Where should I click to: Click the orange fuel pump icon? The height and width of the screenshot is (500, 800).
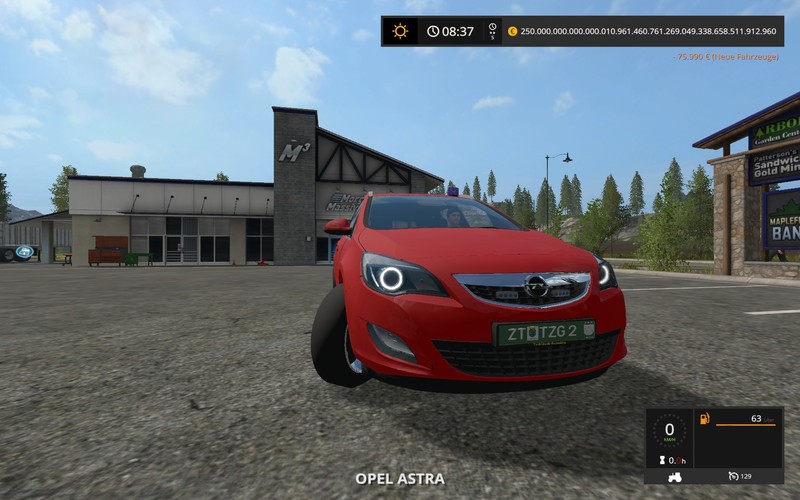705,418
